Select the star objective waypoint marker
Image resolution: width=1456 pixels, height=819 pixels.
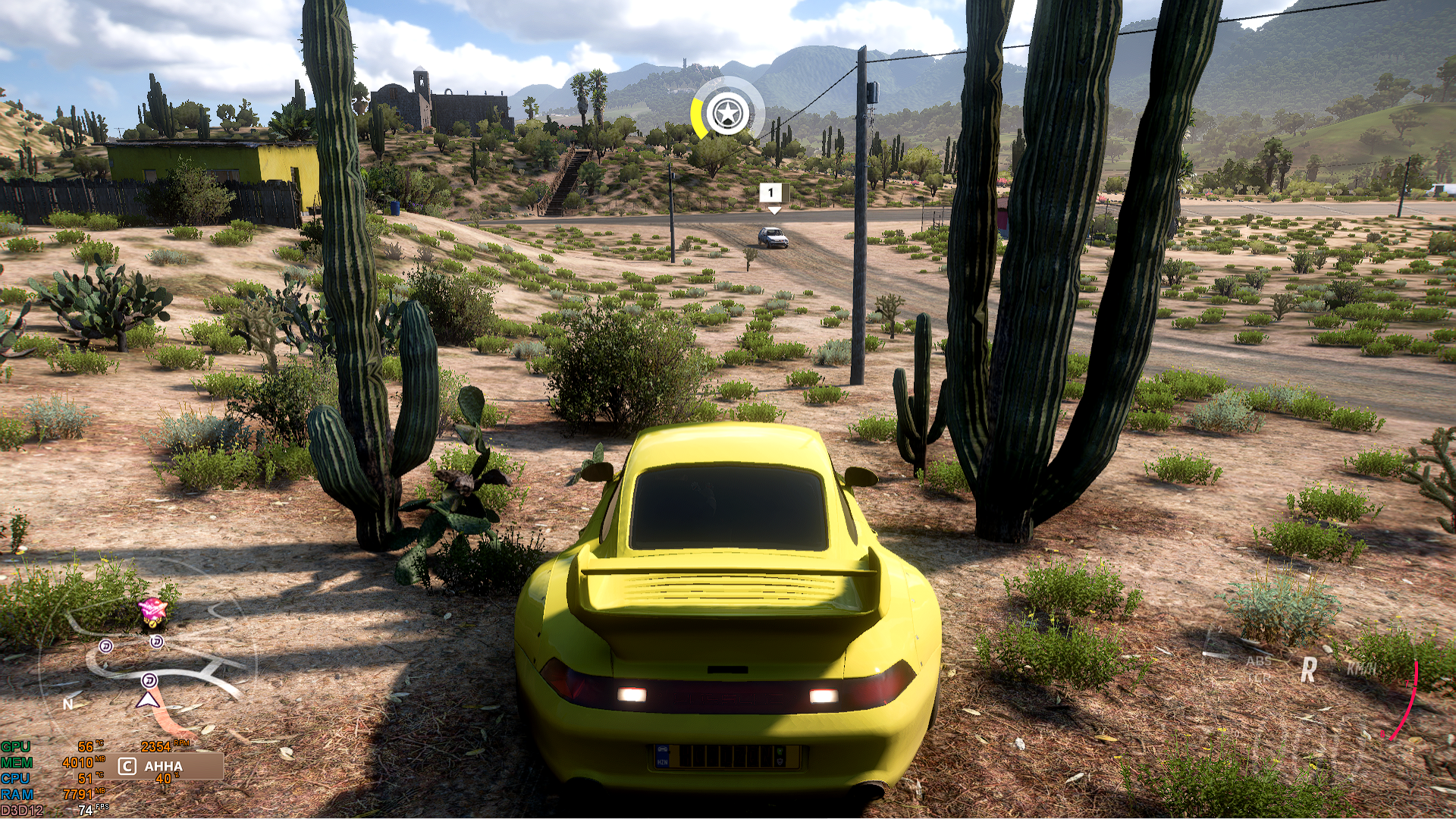[x=726, y=115]
